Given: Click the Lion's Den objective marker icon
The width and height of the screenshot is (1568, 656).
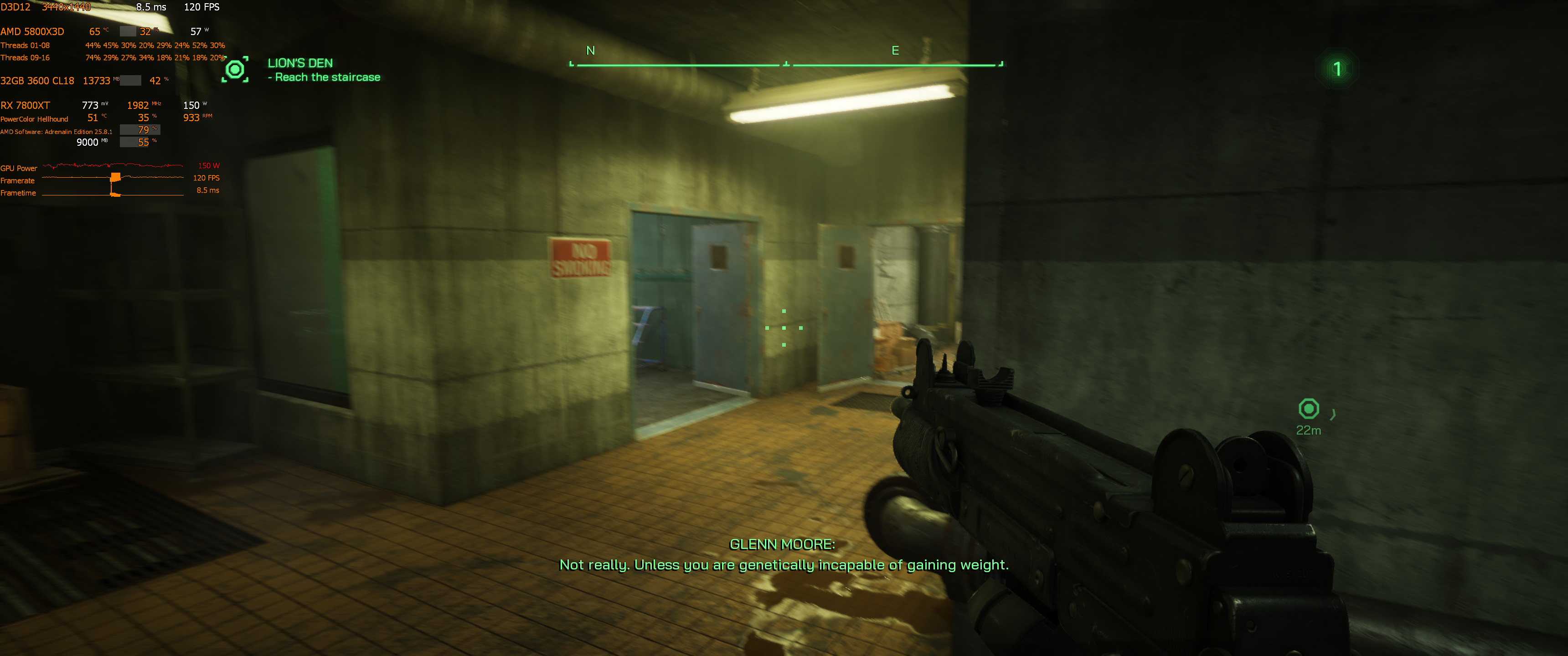Looking at the screenshot, I should tap(236, 70).
